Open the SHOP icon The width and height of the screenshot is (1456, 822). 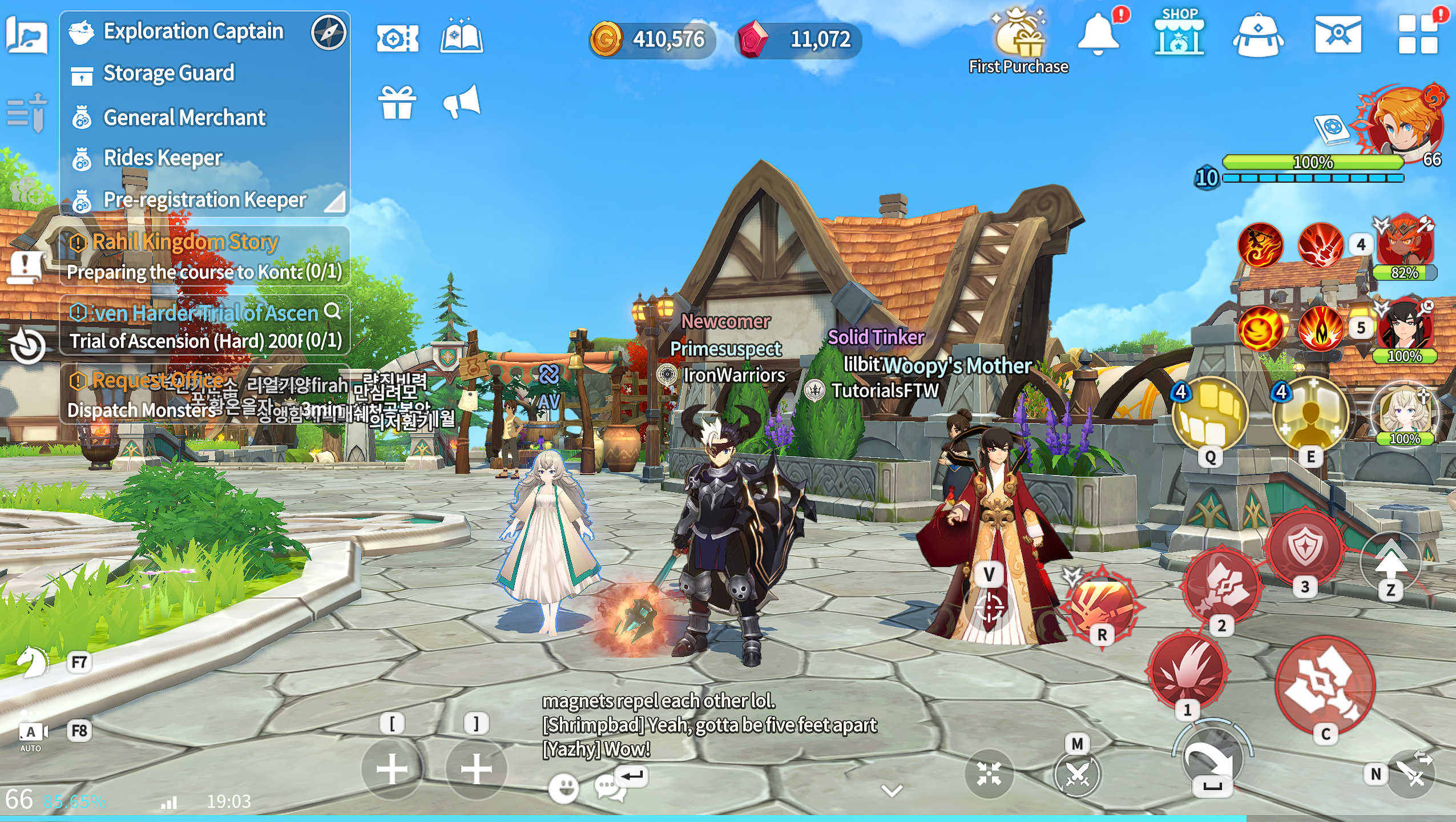pyautogui.click(x=1179, y=34)
